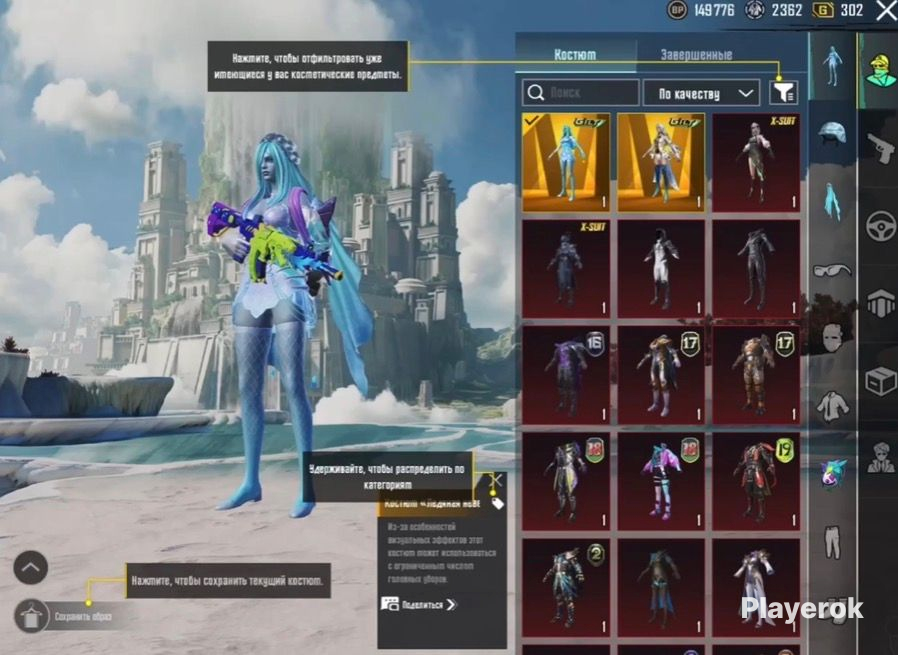Select the equipped blue ice-girl costume
The image size is (898, 655).
click(565, 162)
